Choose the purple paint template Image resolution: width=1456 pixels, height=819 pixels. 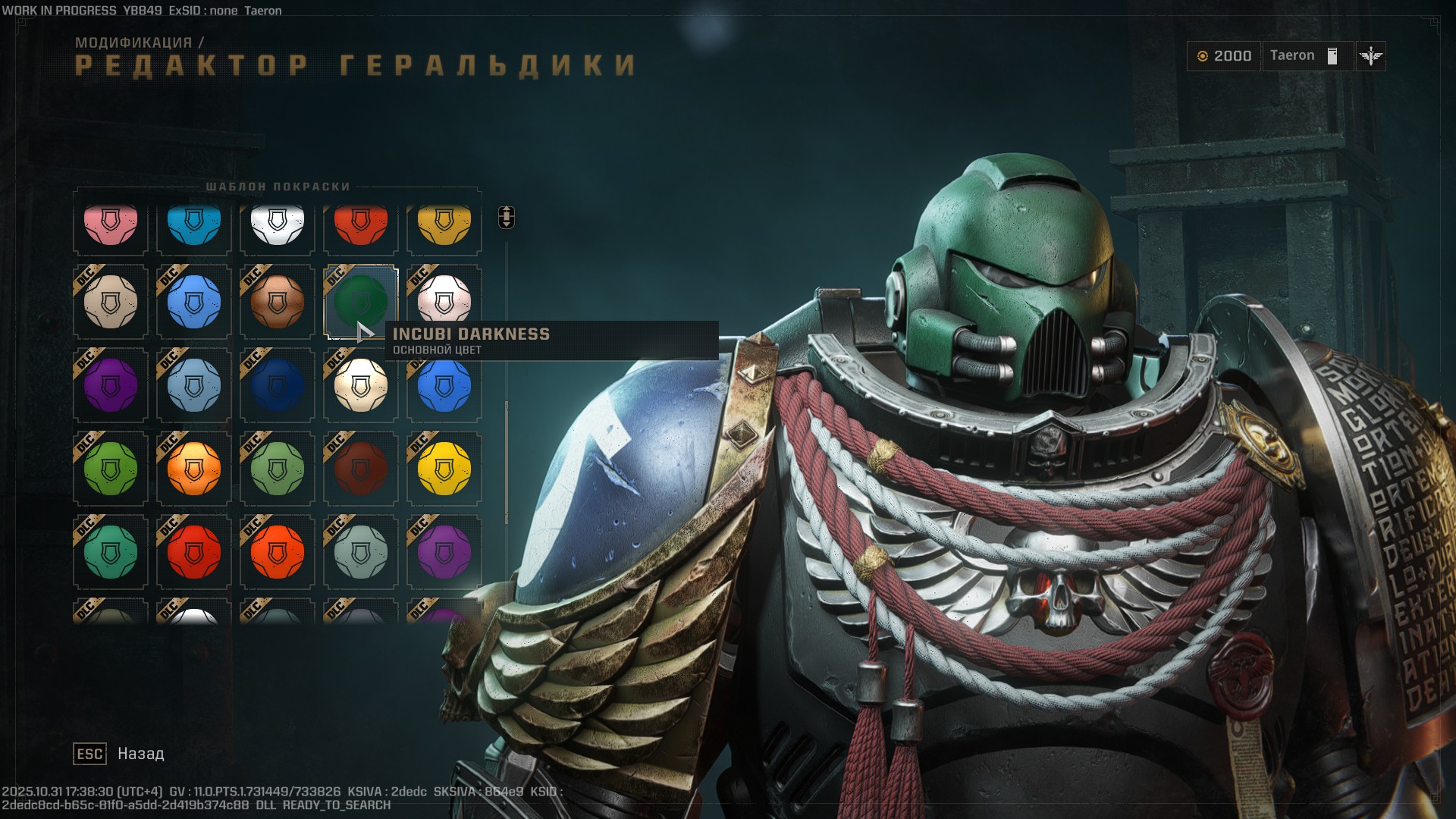109,385
